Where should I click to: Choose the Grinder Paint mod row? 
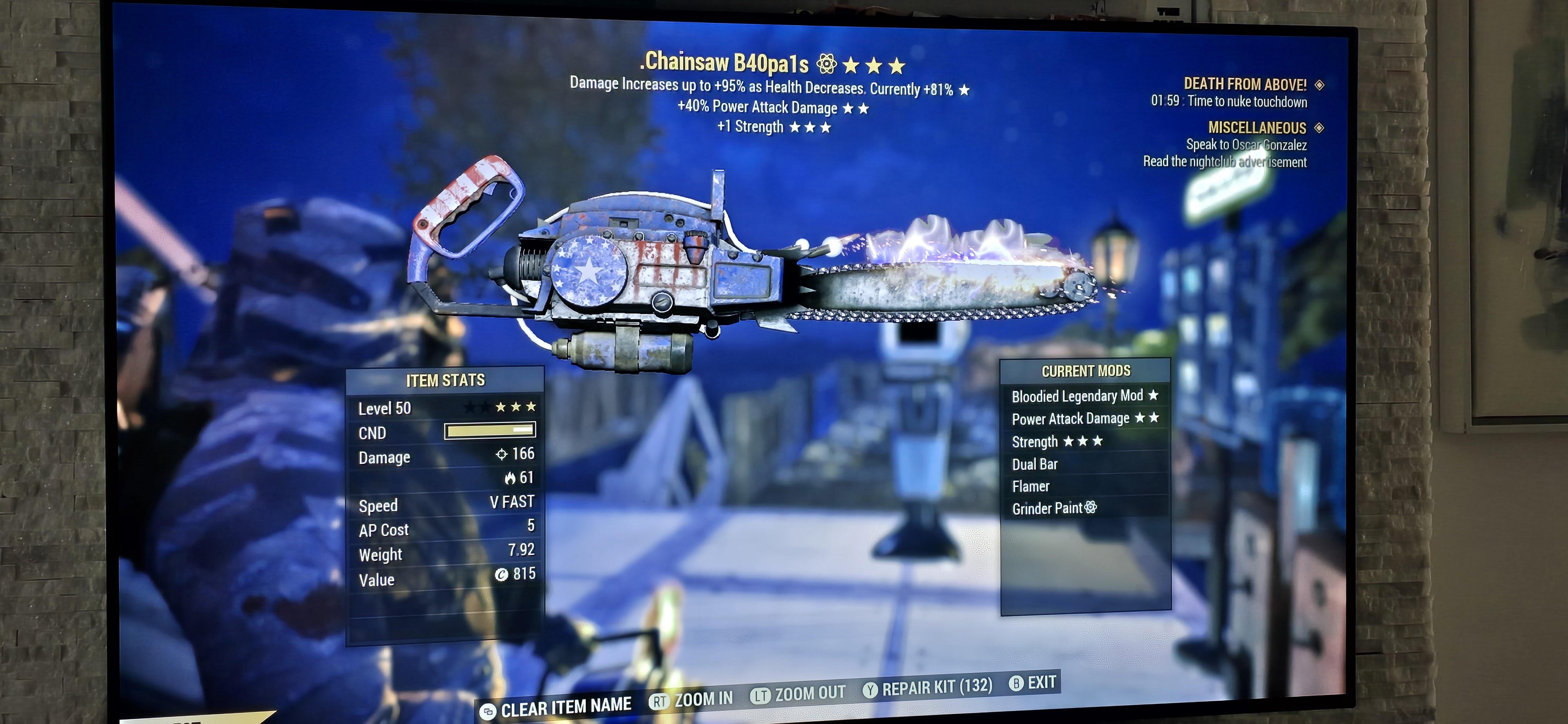pyautogui.click(x=1054, y=509)
